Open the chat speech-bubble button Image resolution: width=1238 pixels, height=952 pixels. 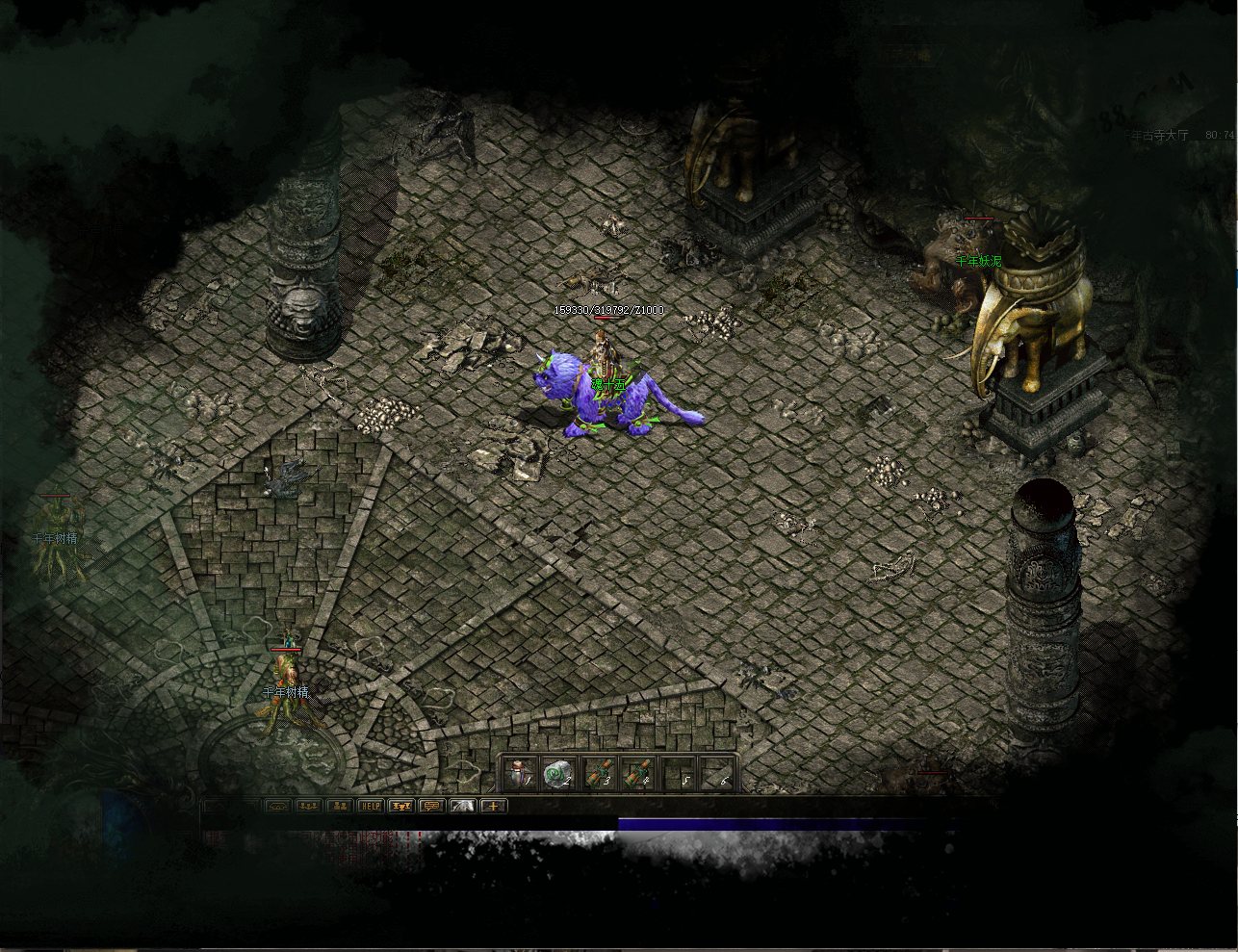[431, 806]
